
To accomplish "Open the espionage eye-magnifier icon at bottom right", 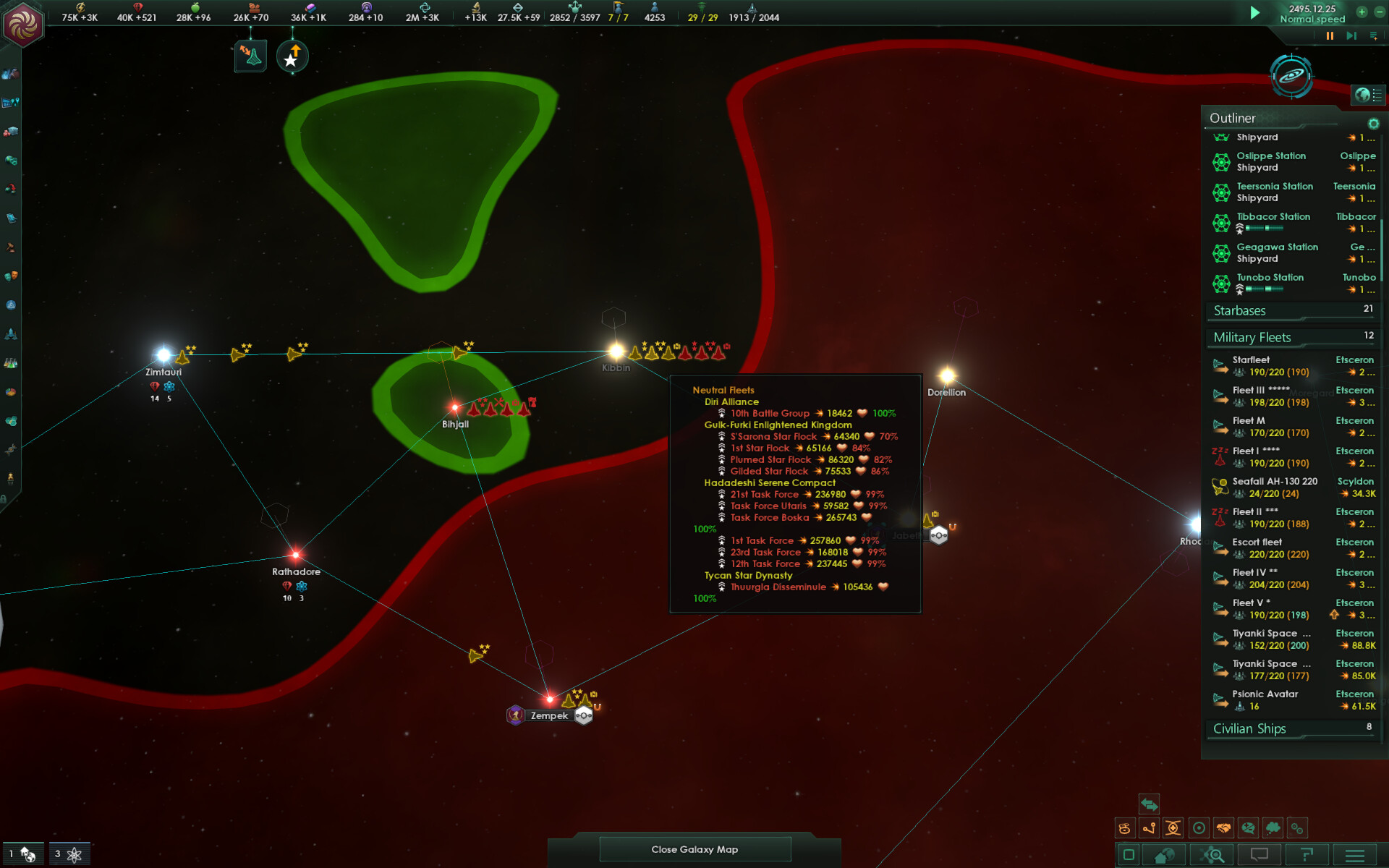I will 1211,854.
